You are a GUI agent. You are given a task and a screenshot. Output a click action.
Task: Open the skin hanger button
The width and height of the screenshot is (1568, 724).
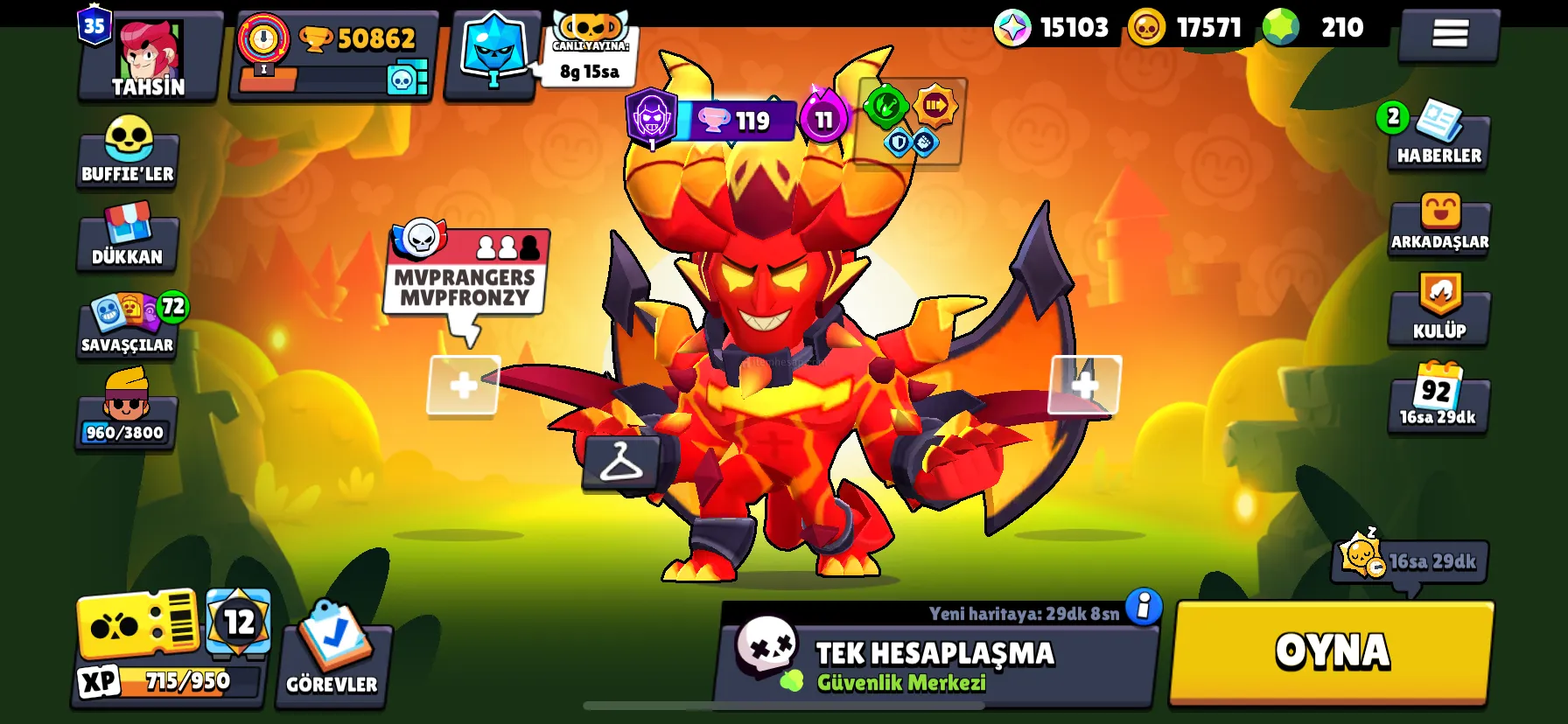click(620, 461)
